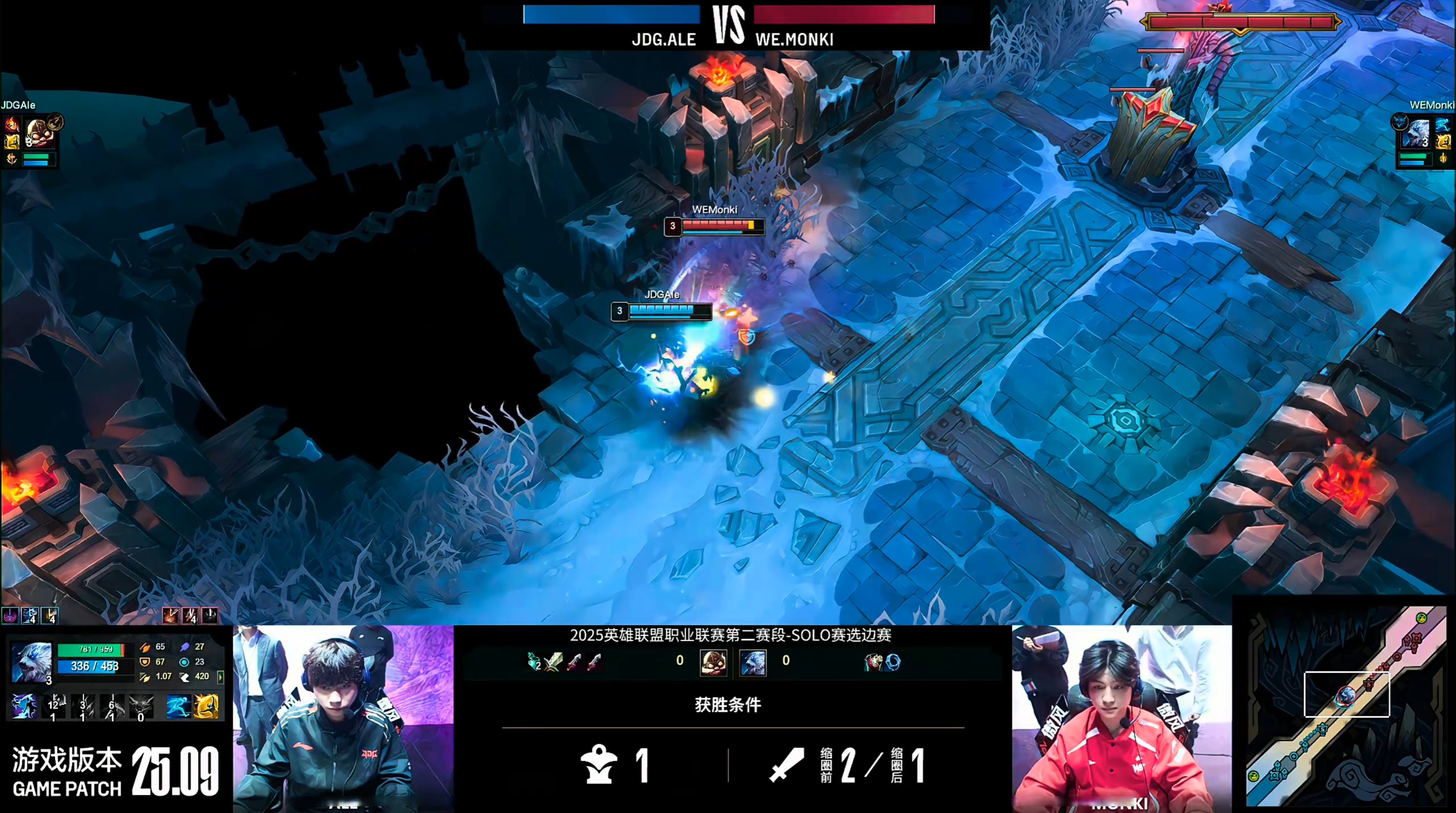The image size is (1456, 813).
Task: Click the Gragas portrait on the scoreboard
Action: pyautogui.click(x=713, y=662)
